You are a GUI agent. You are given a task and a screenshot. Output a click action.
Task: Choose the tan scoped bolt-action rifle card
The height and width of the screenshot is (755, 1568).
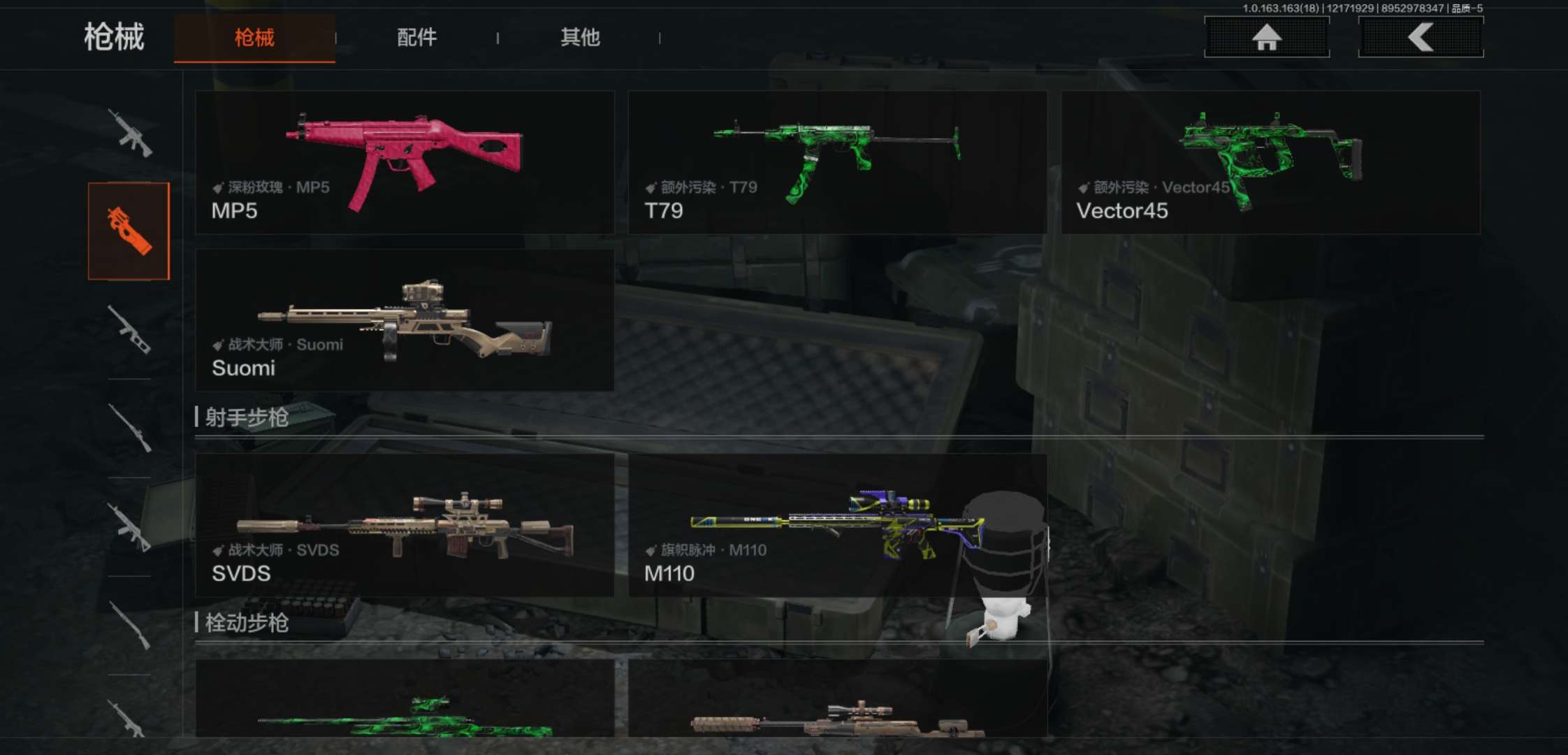pyautogui.click(x=837, y=699)
